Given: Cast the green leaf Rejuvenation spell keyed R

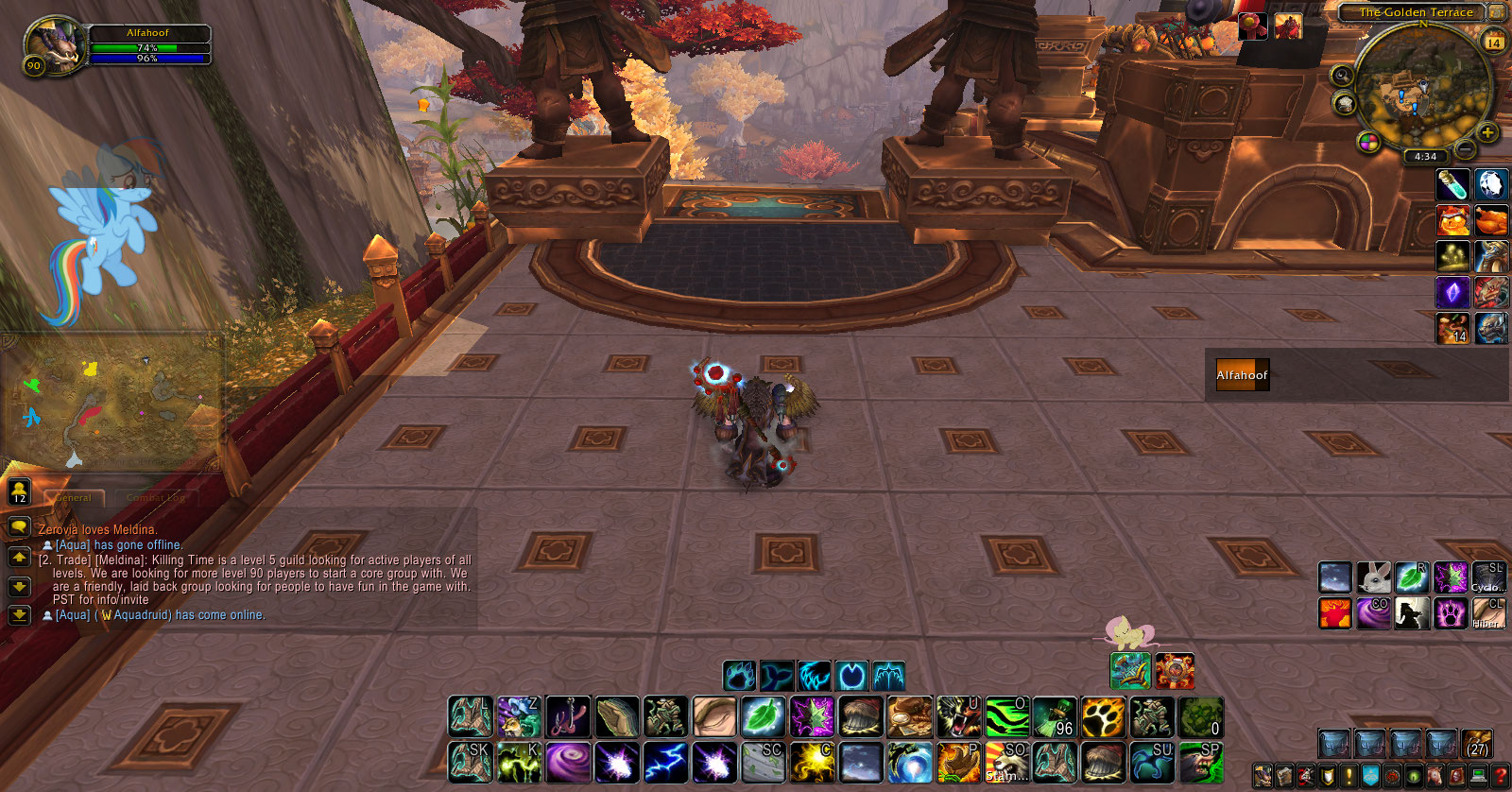Looking at the screenshot, I should click(1412, 577).
